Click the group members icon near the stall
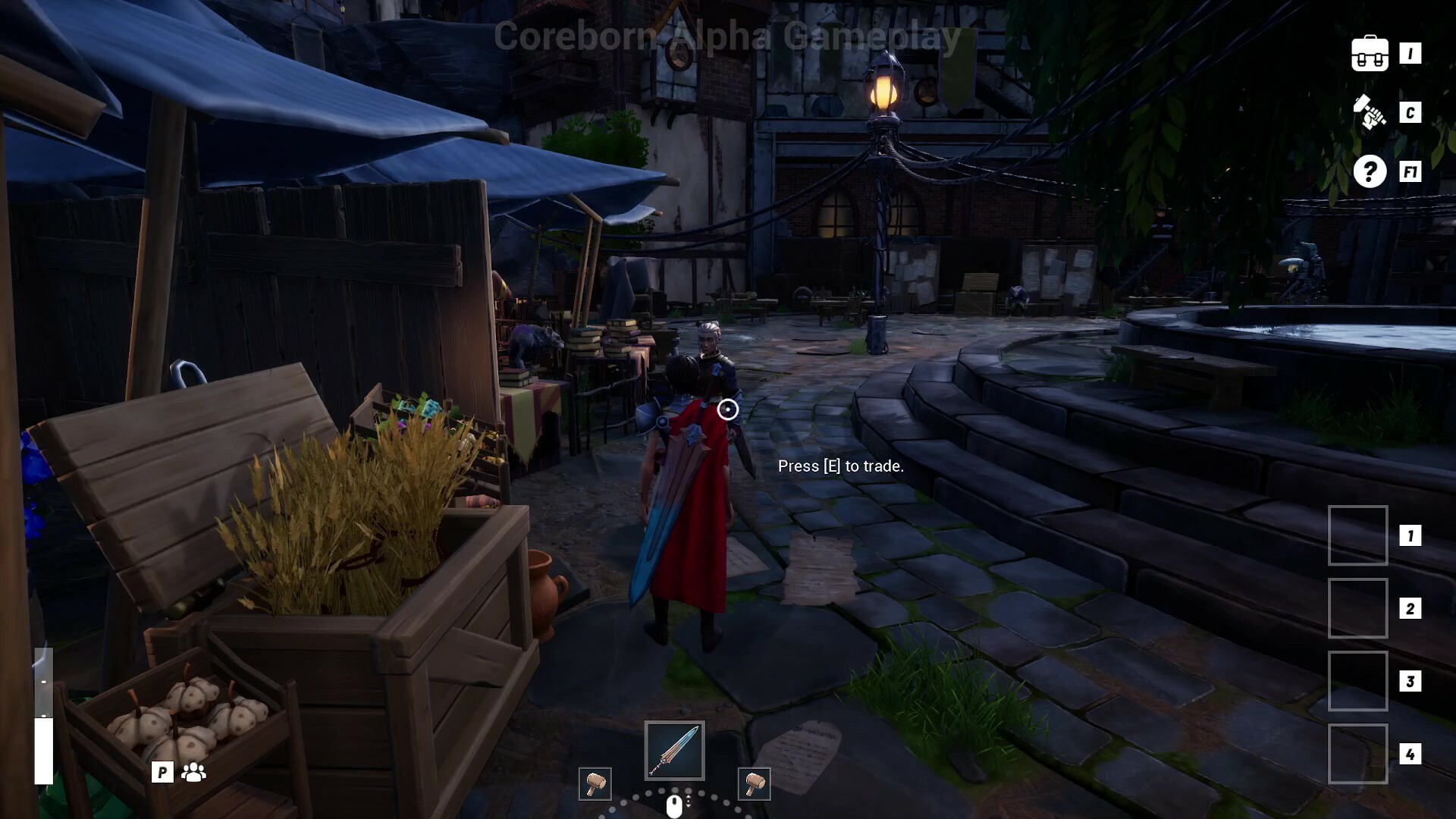The width and height of the screenshot is (1456, 819). coord(196,773)
